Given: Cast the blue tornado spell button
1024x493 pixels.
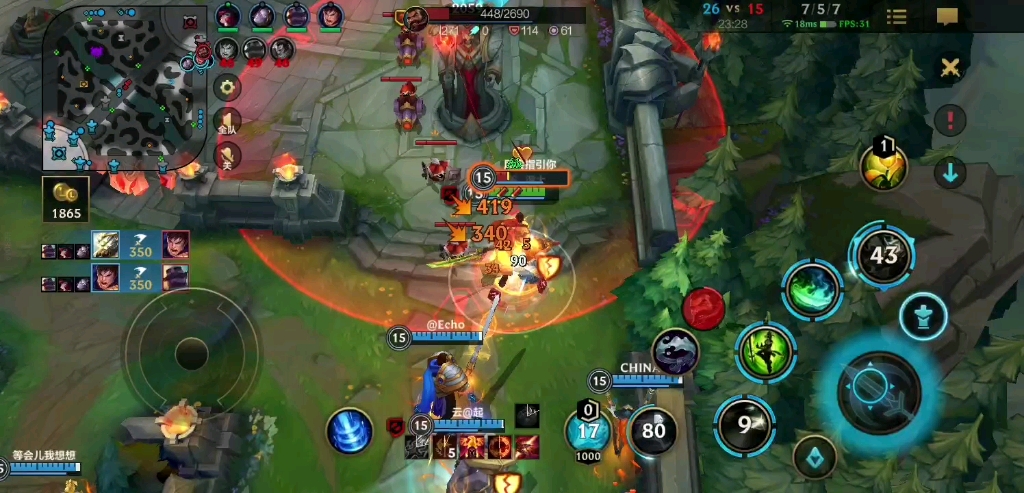Looking at the screenshot, I should (350, 430).
